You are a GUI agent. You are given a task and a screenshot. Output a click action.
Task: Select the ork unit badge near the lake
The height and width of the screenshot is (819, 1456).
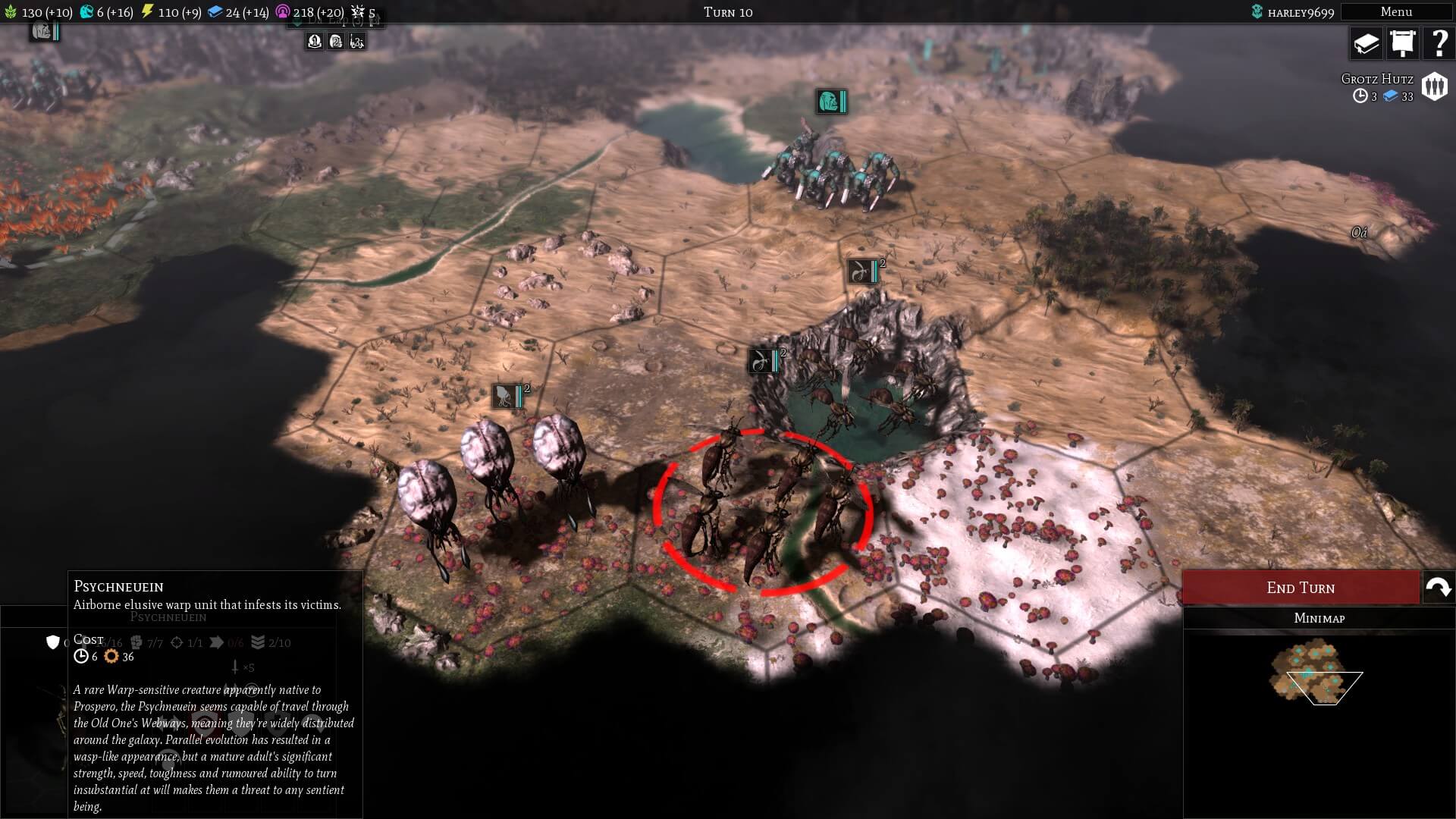[831, 101]
